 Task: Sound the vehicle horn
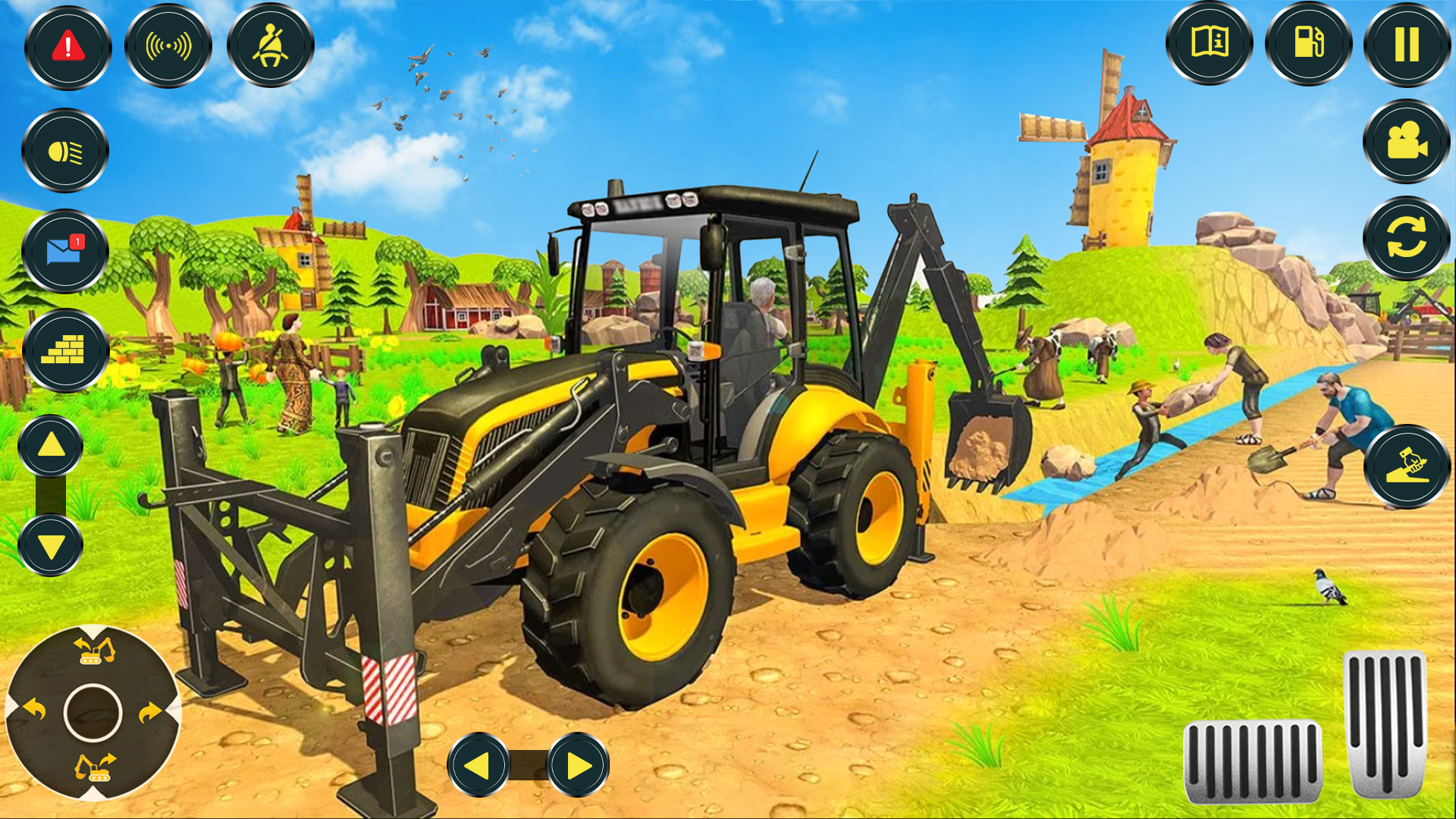[x=171, y=44]
